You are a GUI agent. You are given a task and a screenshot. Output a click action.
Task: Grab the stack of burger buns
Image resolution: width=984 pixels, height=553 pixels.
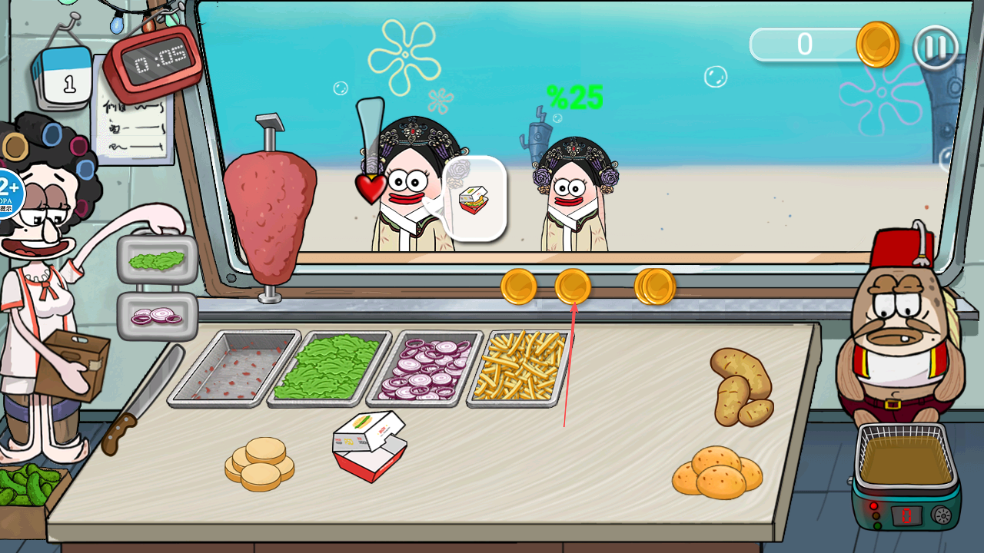point(260,464)
